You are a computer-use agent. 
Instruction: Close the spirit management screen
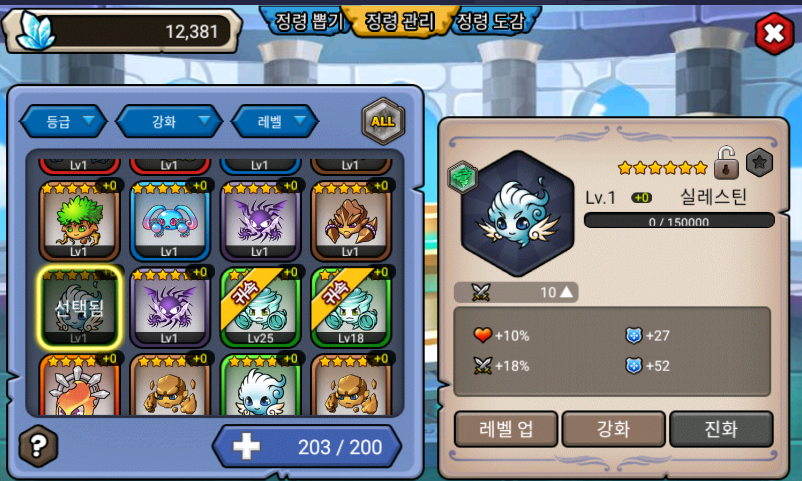pyautogui.click(x=772, y=34)
